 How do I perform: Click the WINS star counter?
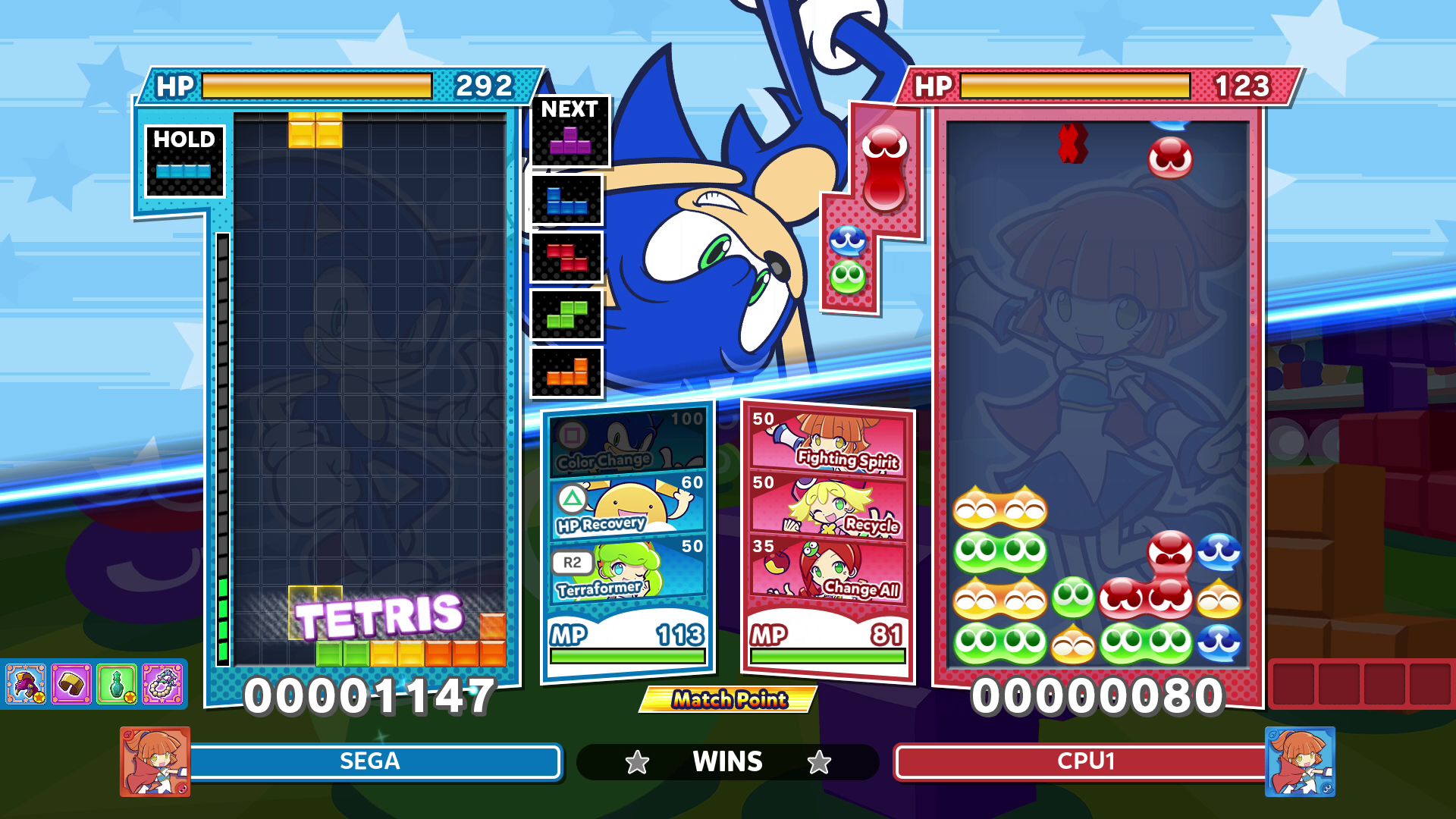[x=727, y=761]
